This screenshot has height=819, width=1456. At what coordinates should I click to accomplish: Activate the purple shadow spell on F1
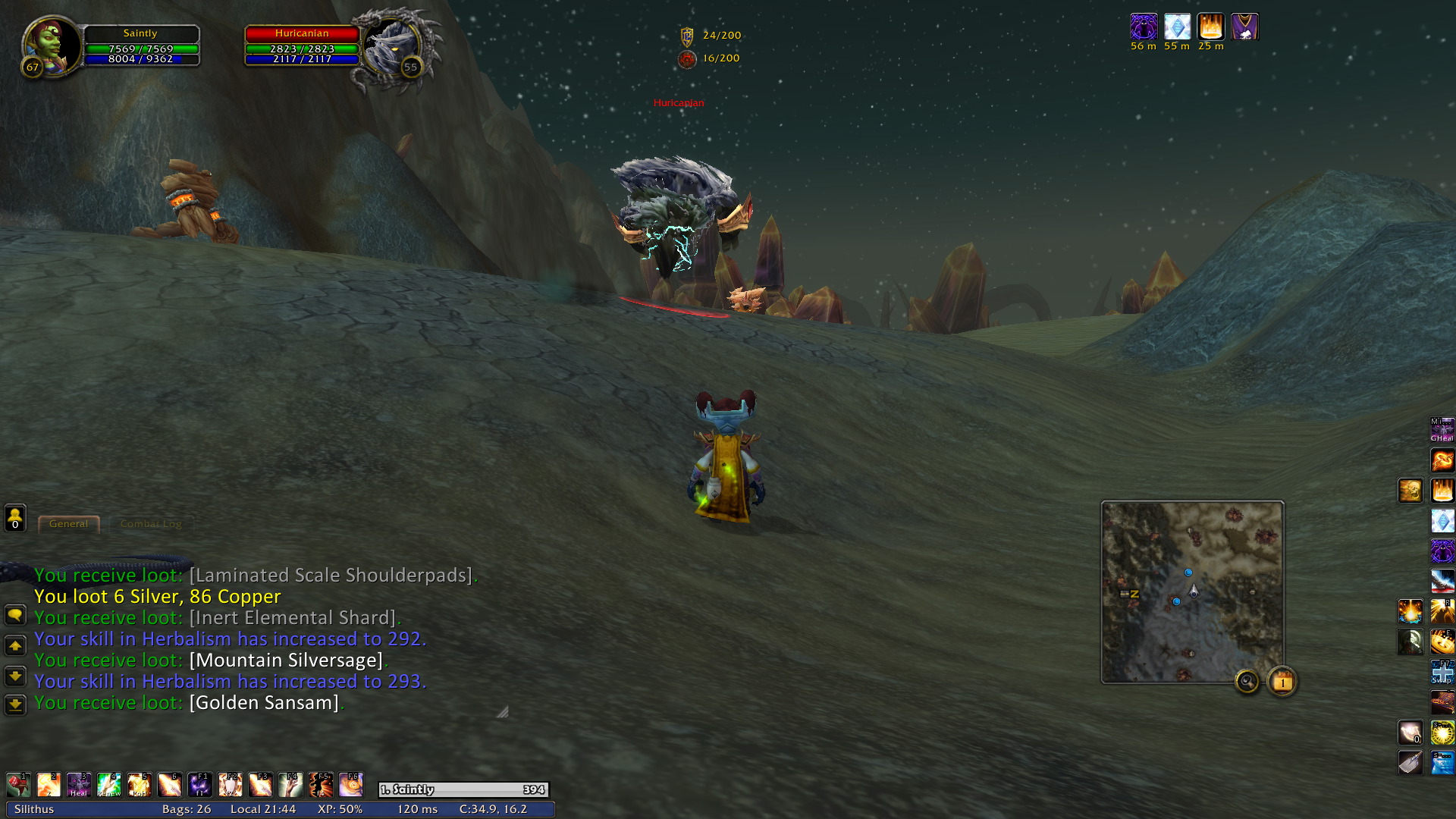(x=200, y=784)
